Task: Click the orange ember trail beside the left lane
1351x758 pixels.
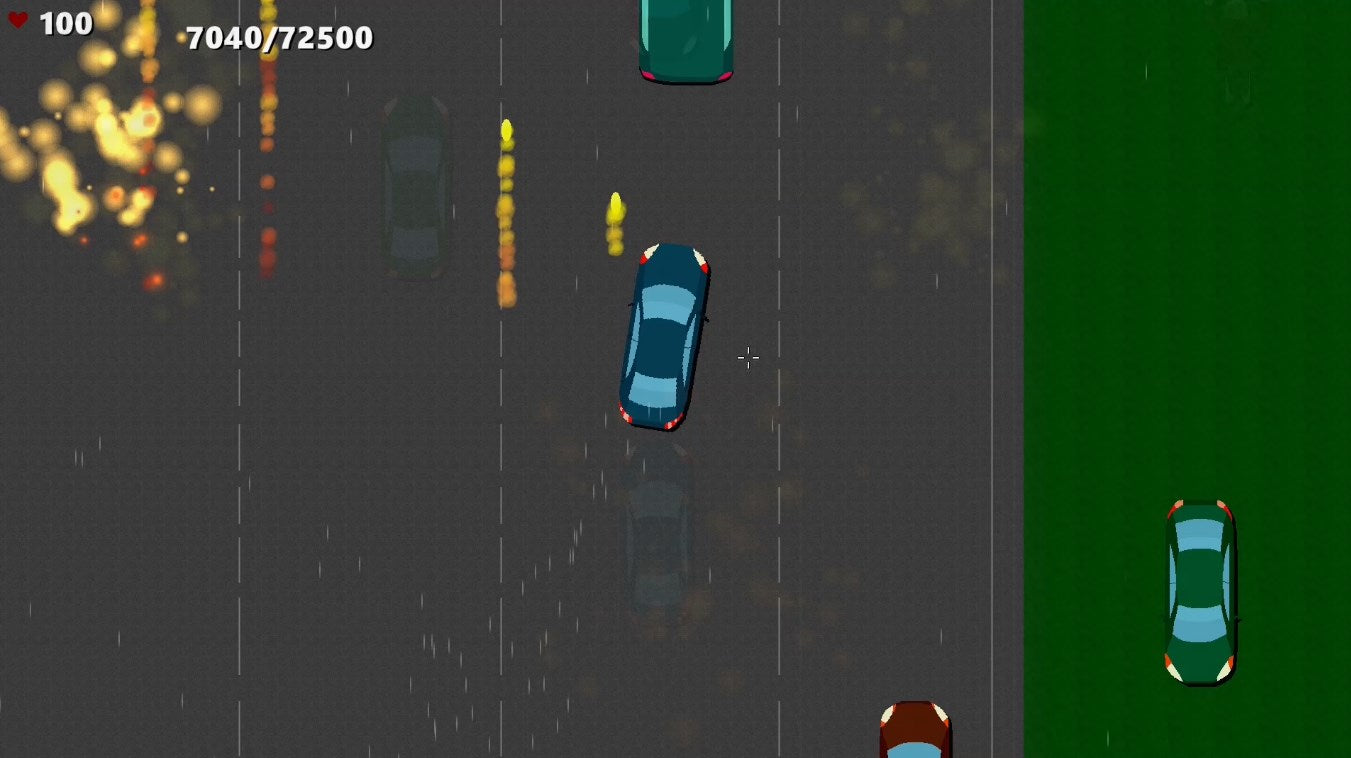Action: click(x=267, y=180)
